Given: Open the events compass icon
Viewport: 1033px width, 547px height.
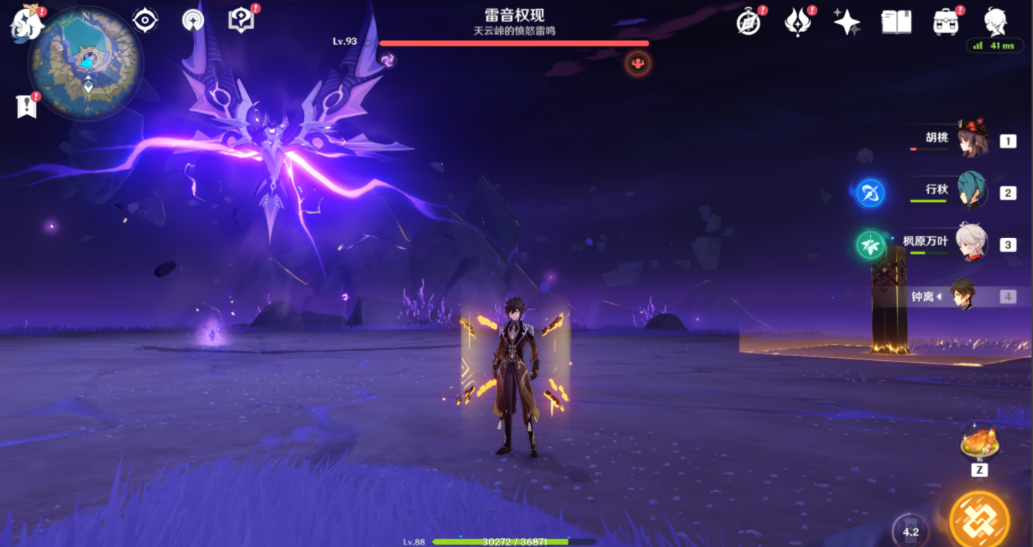Looking at the screenshot, I should tap(748, 22).
